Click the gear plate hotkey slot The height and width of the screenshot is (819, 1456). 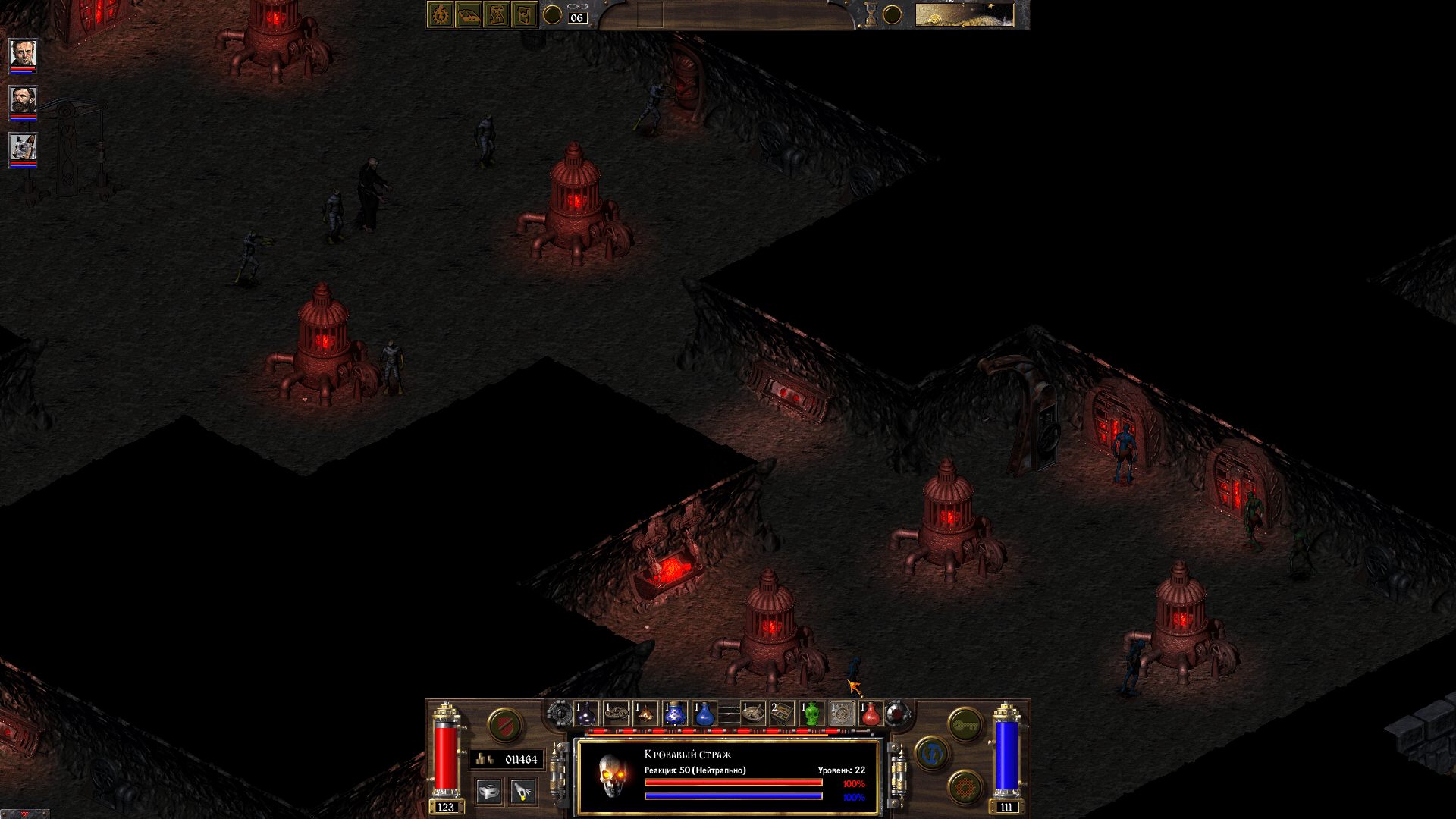pyautogui.click(x=842, y=713)
